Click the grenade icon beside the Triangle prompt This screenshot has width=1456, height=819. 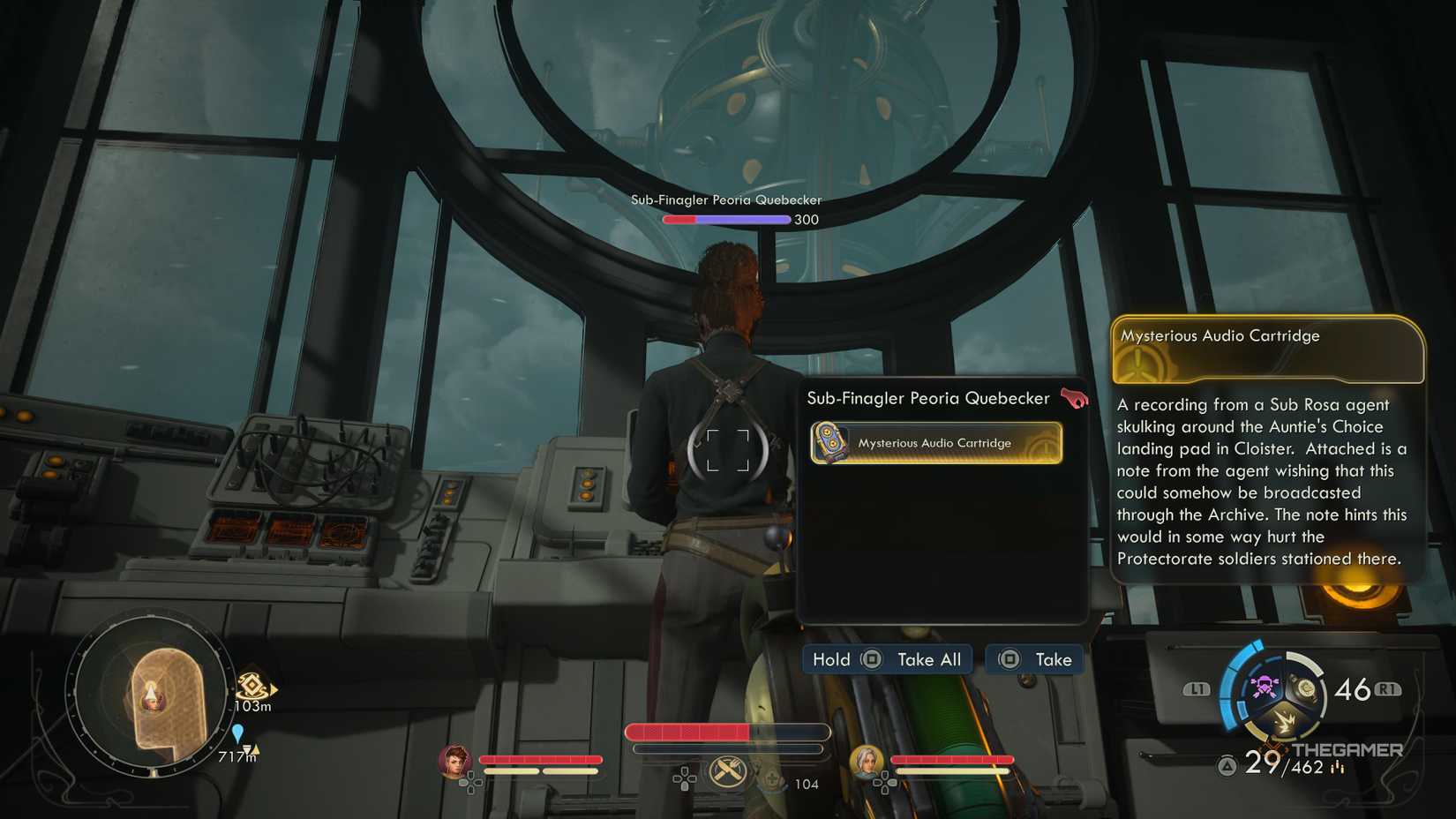1273,747
